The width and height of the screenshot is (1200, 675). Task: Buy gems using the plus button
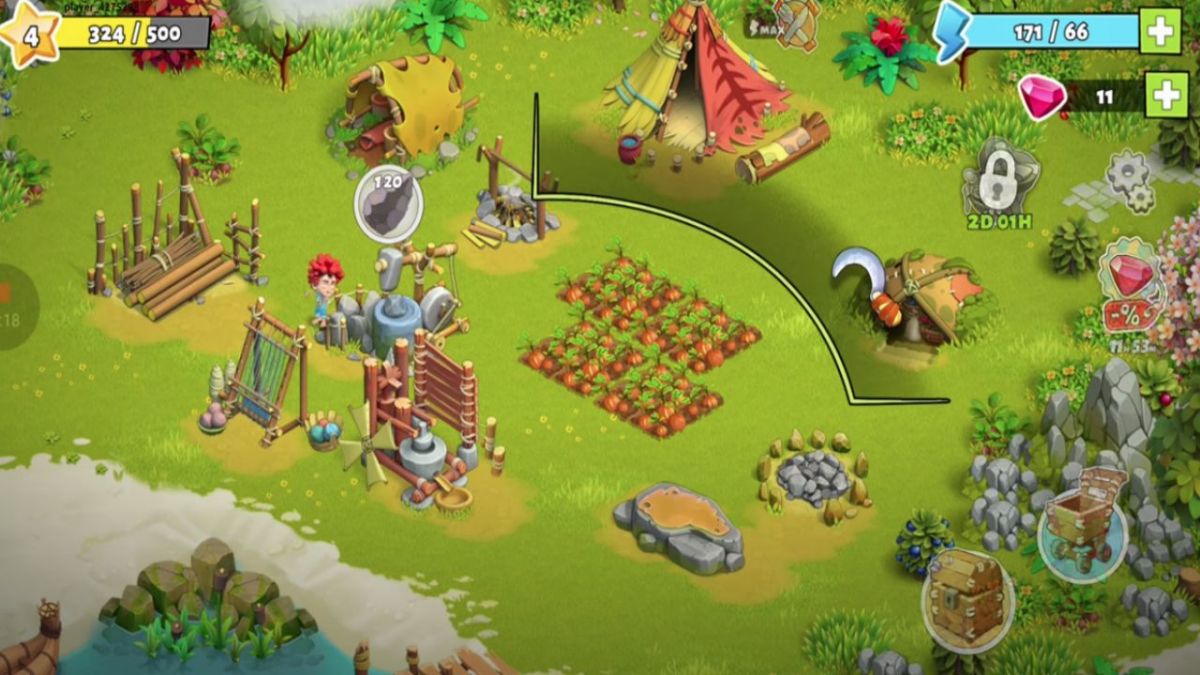click(x=1166, y=95)
